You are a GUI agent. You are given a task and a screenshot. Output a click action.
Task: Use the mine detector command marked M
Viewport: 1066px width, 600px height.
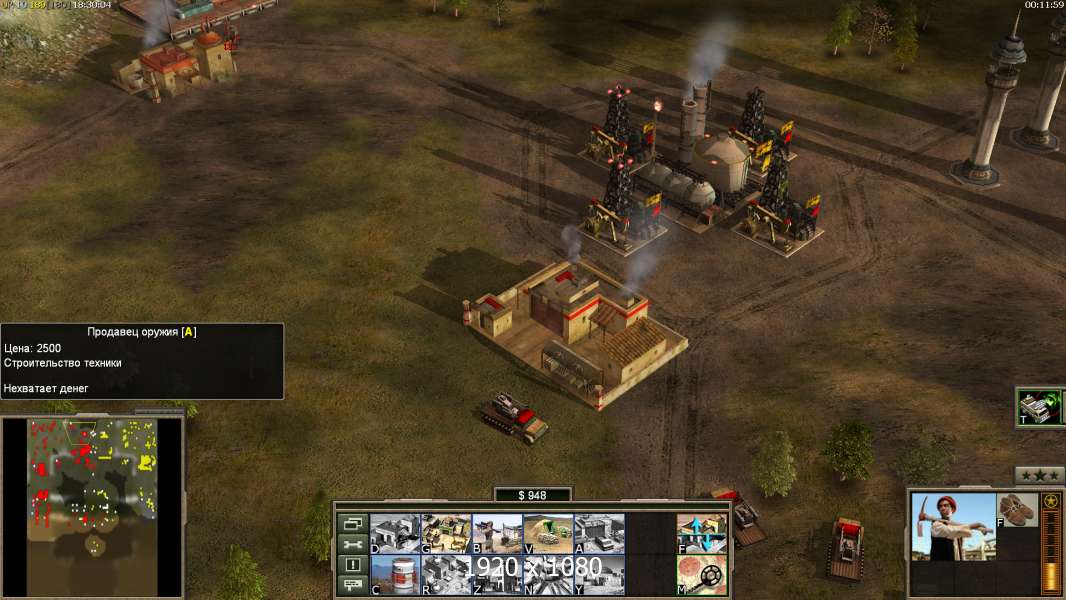(x=702, y=574)
